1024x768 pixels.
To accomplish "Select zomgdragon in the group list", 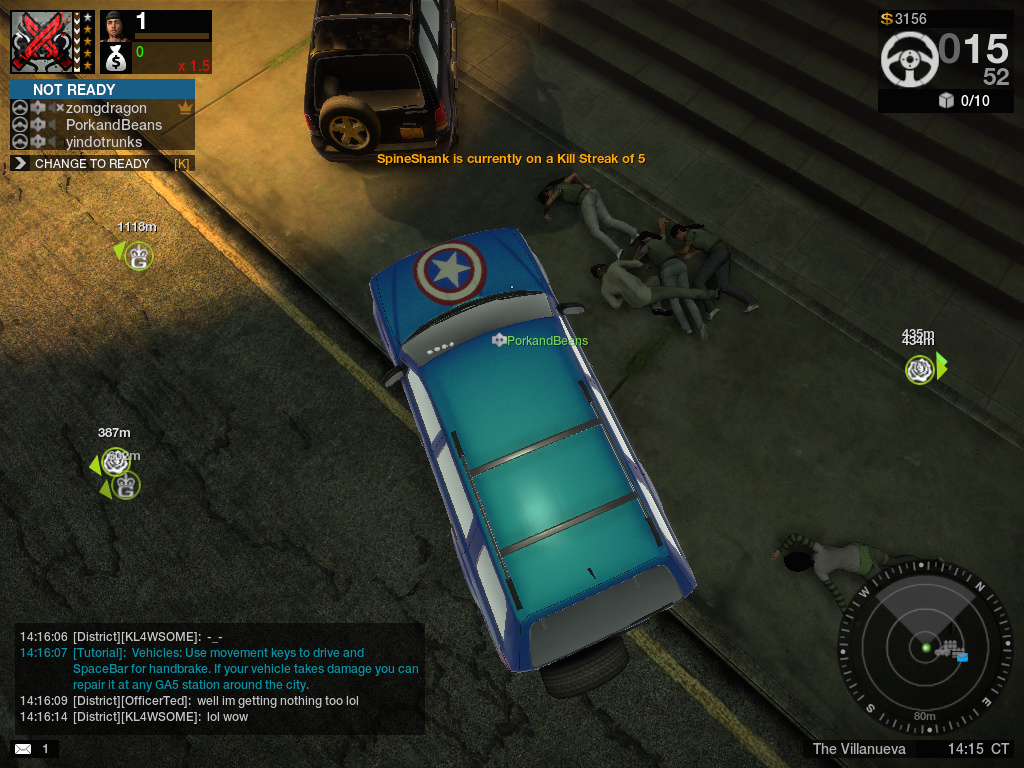I will click(x=106, y=108).
